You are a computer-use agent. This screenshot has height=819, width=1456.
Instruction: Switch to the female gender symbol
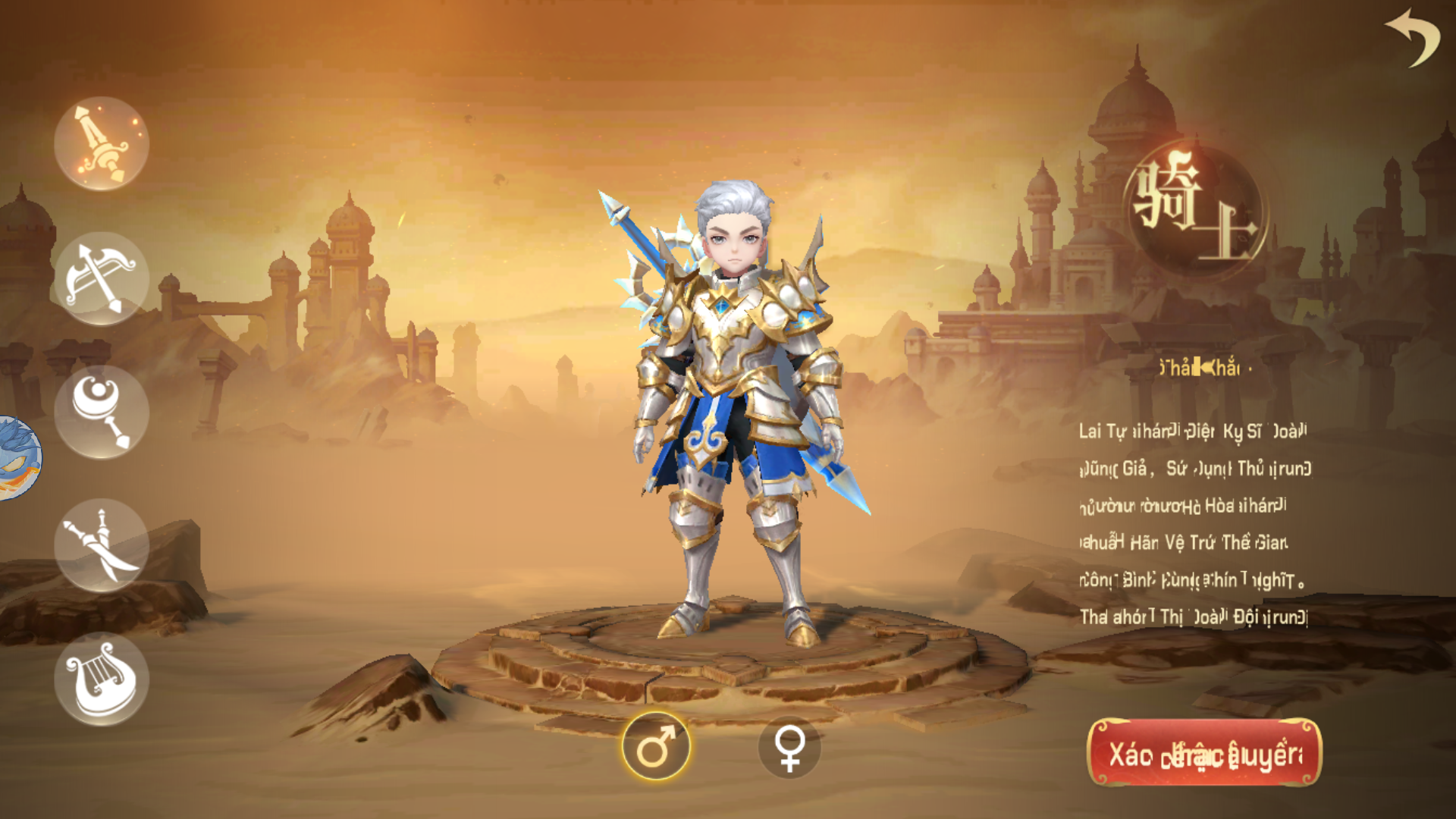789,746
